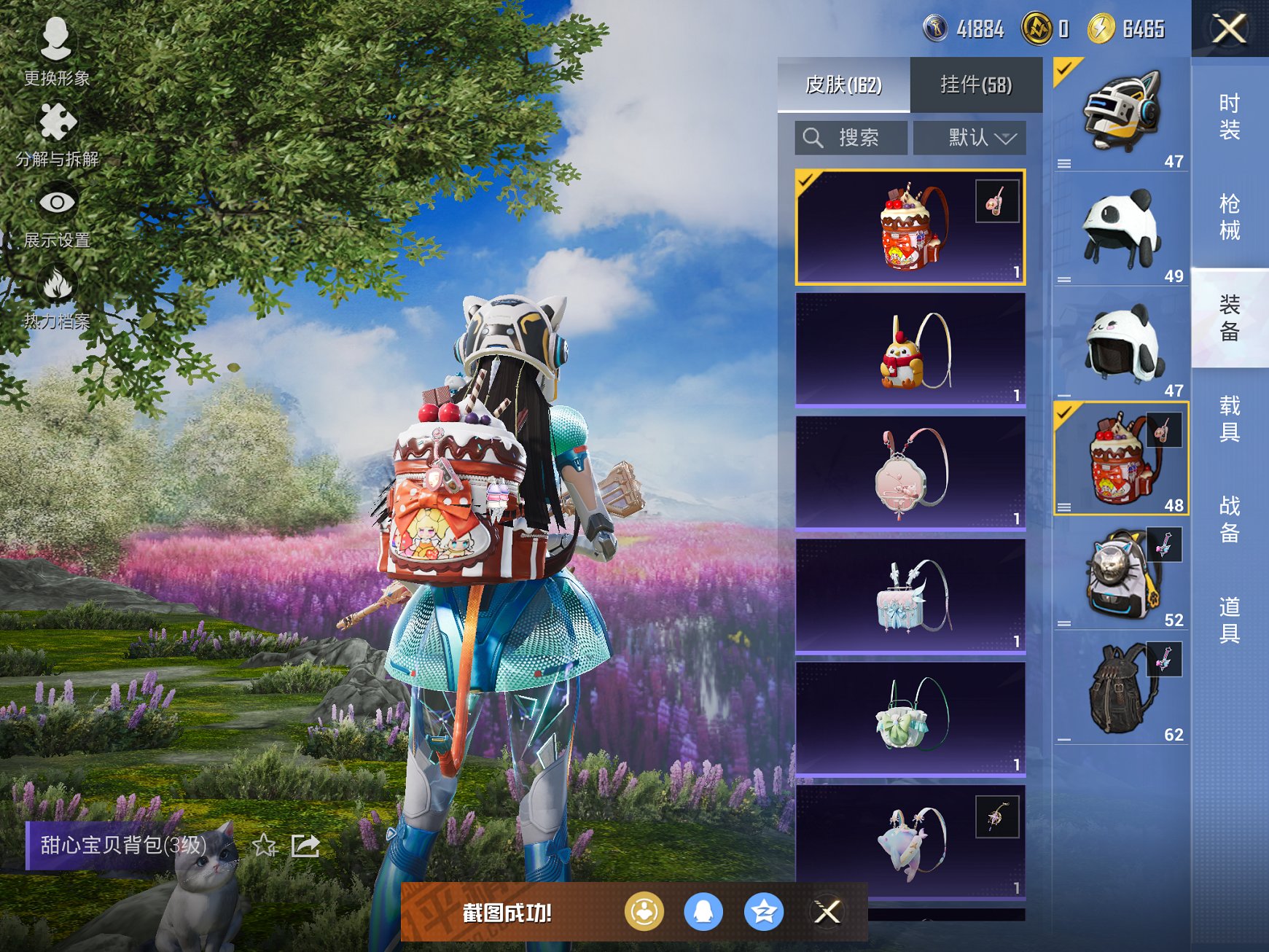Screen dimensions: 1269x952
Task: Share the backpack using the arrow icon
Action: point(305,846)
